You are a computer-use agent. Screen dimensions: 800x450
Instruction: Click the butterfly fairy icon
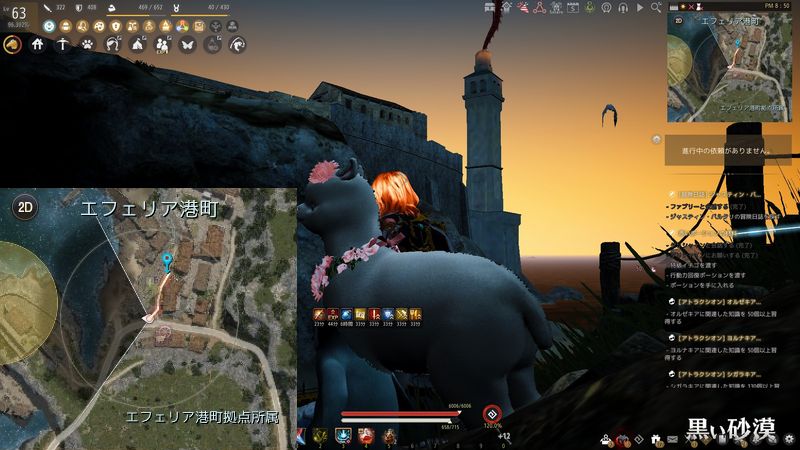tap(186, 44)
